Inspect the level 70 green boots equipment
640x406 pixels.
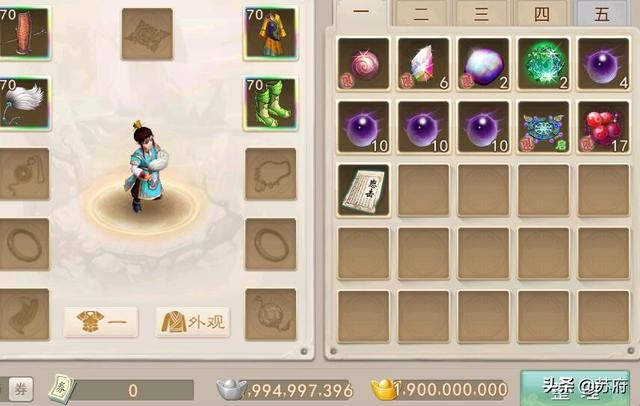coord(270,103)
